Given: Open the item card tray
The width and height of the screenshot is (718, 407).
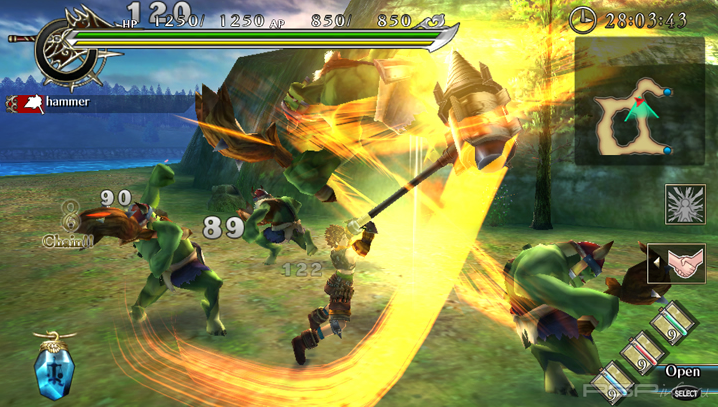Looking at the screenshot, I should [682, 372].
